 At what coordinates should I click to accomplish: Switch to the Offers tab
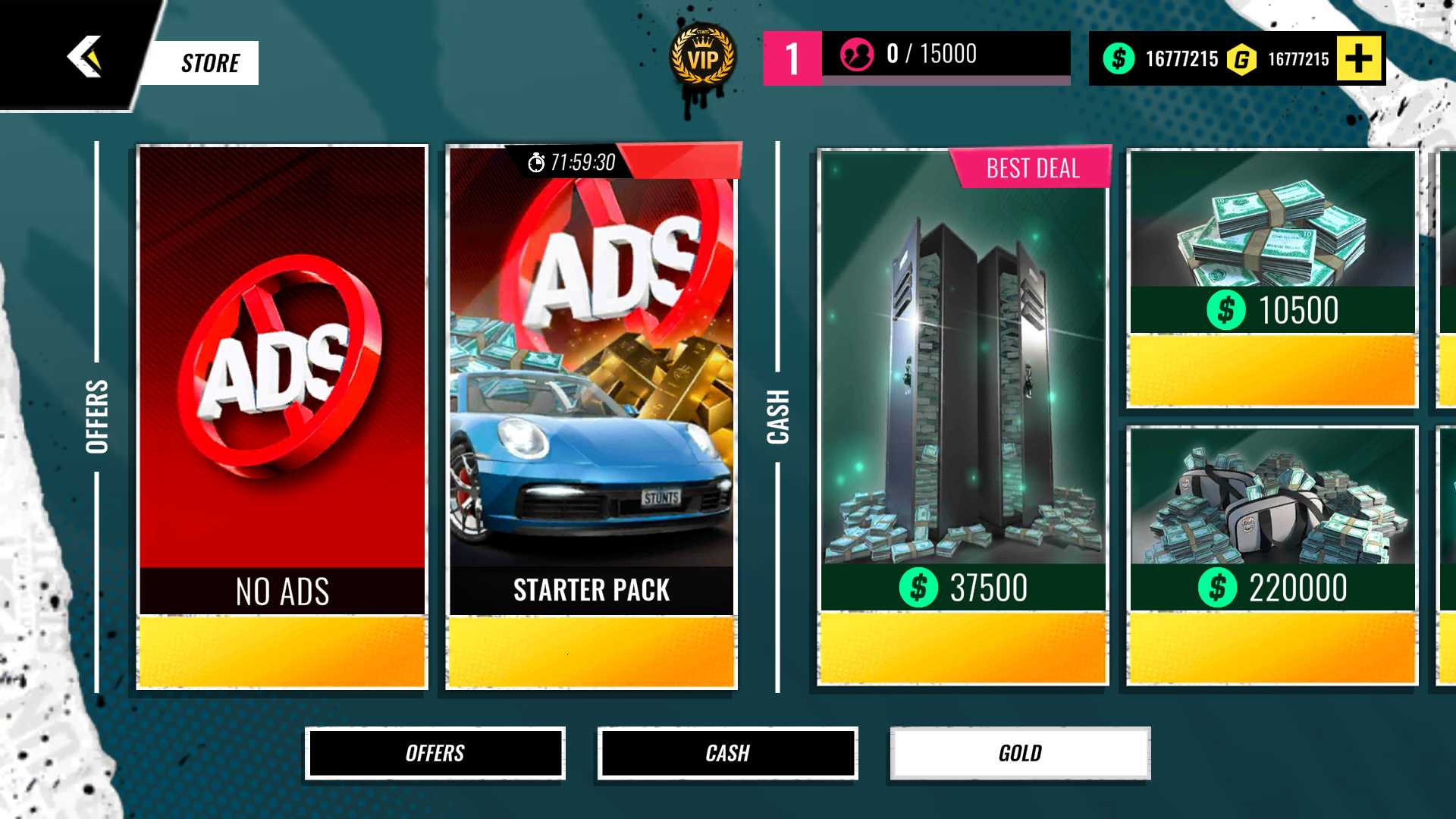435,753
